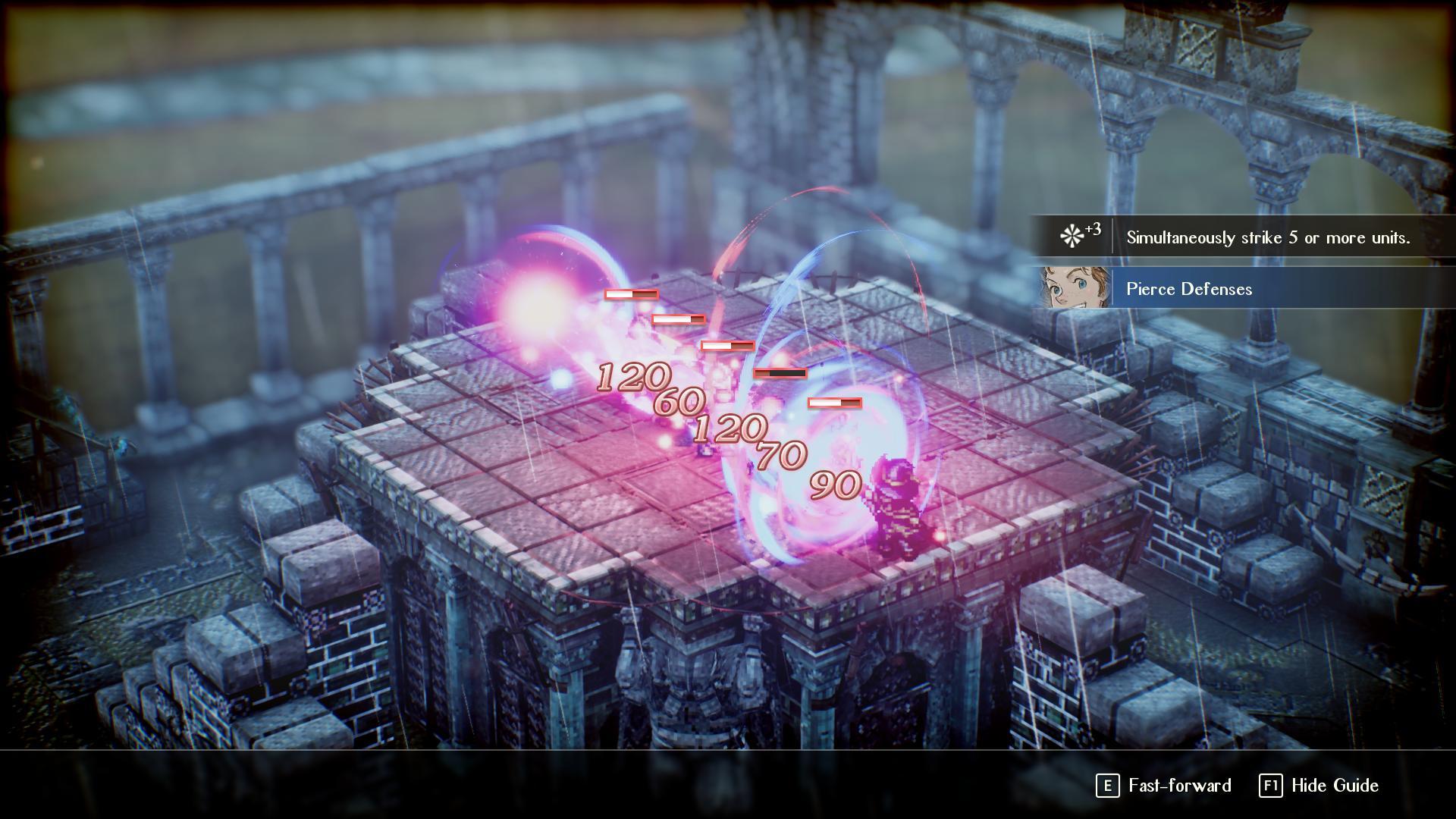Choose Hide Guide in the bottom bar
The width and height of the screenshot is (1456, 819).
pyautogui.click(x=1319, y=786)
